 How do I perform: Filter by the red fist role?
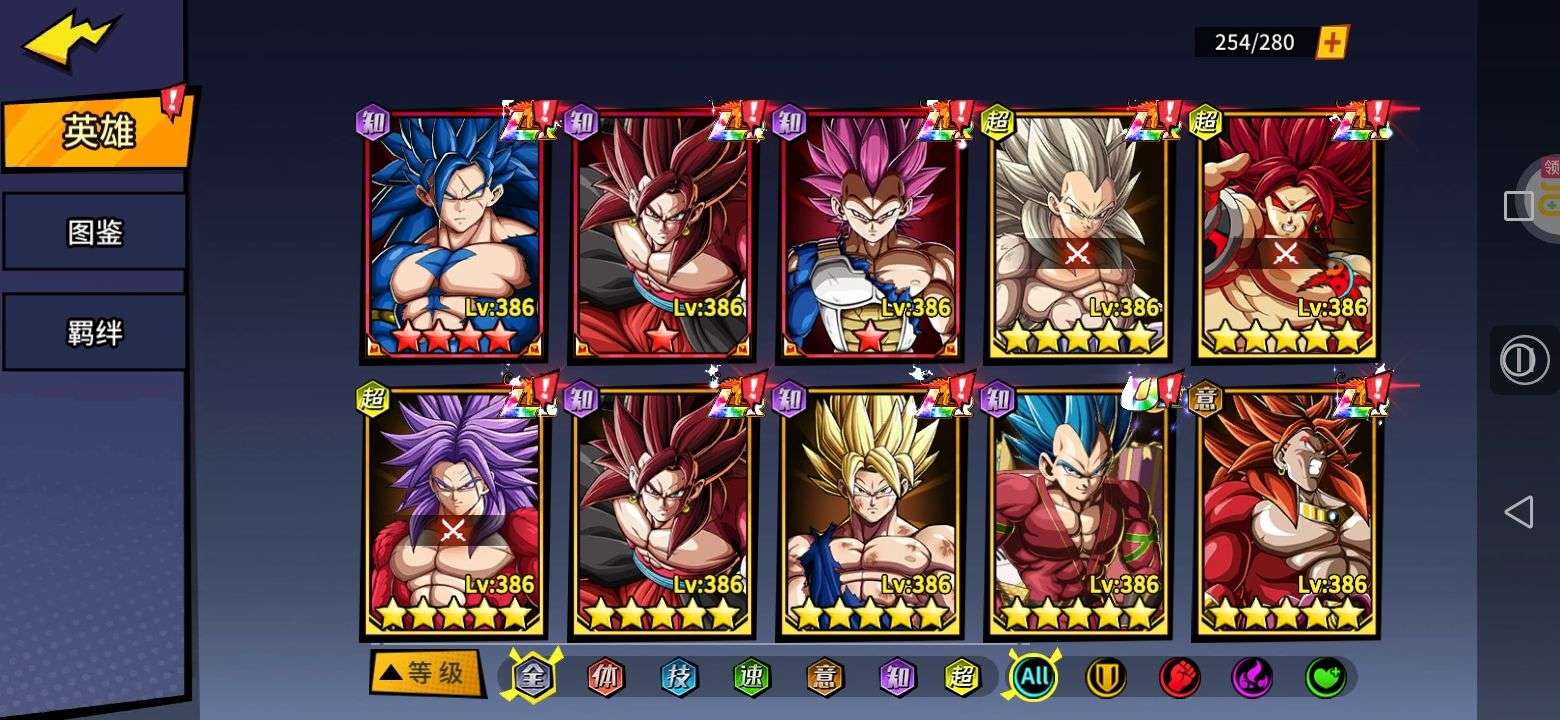pos(1179,677)
